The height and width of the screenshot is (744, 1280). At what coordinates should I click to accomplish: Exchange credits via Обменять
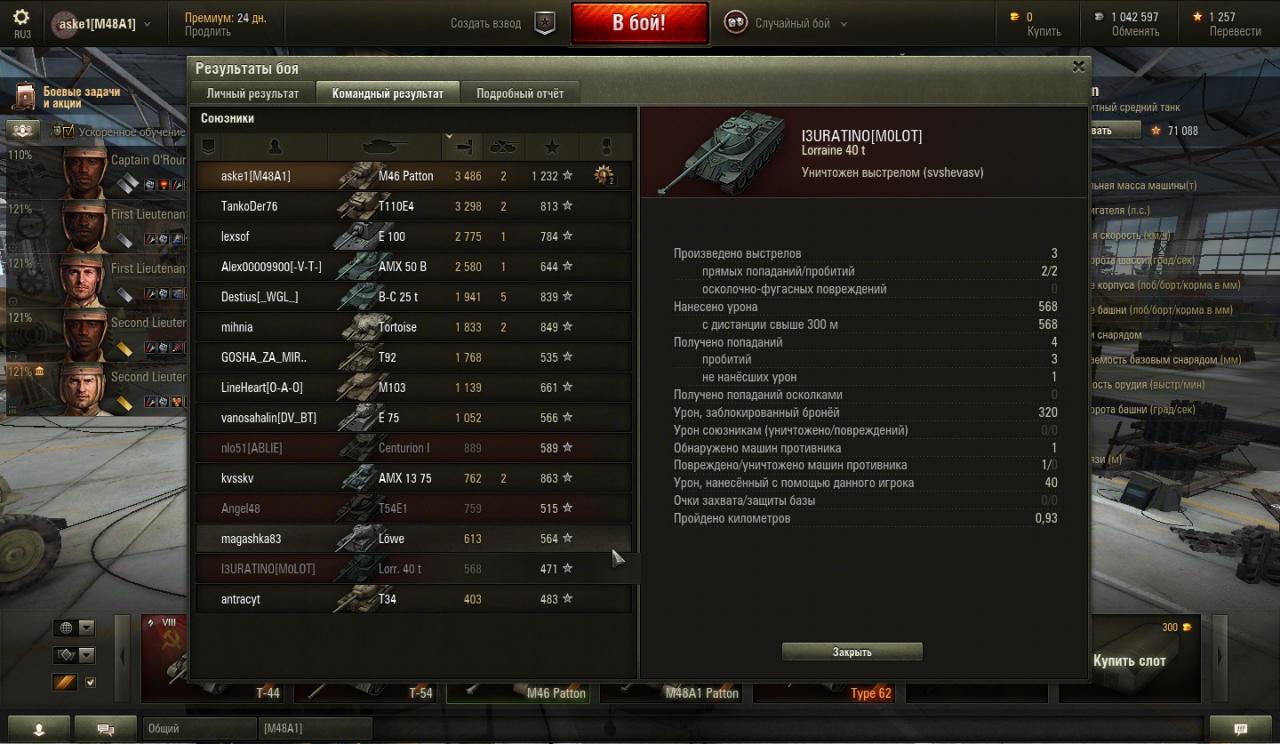(x=1135, y=31)
